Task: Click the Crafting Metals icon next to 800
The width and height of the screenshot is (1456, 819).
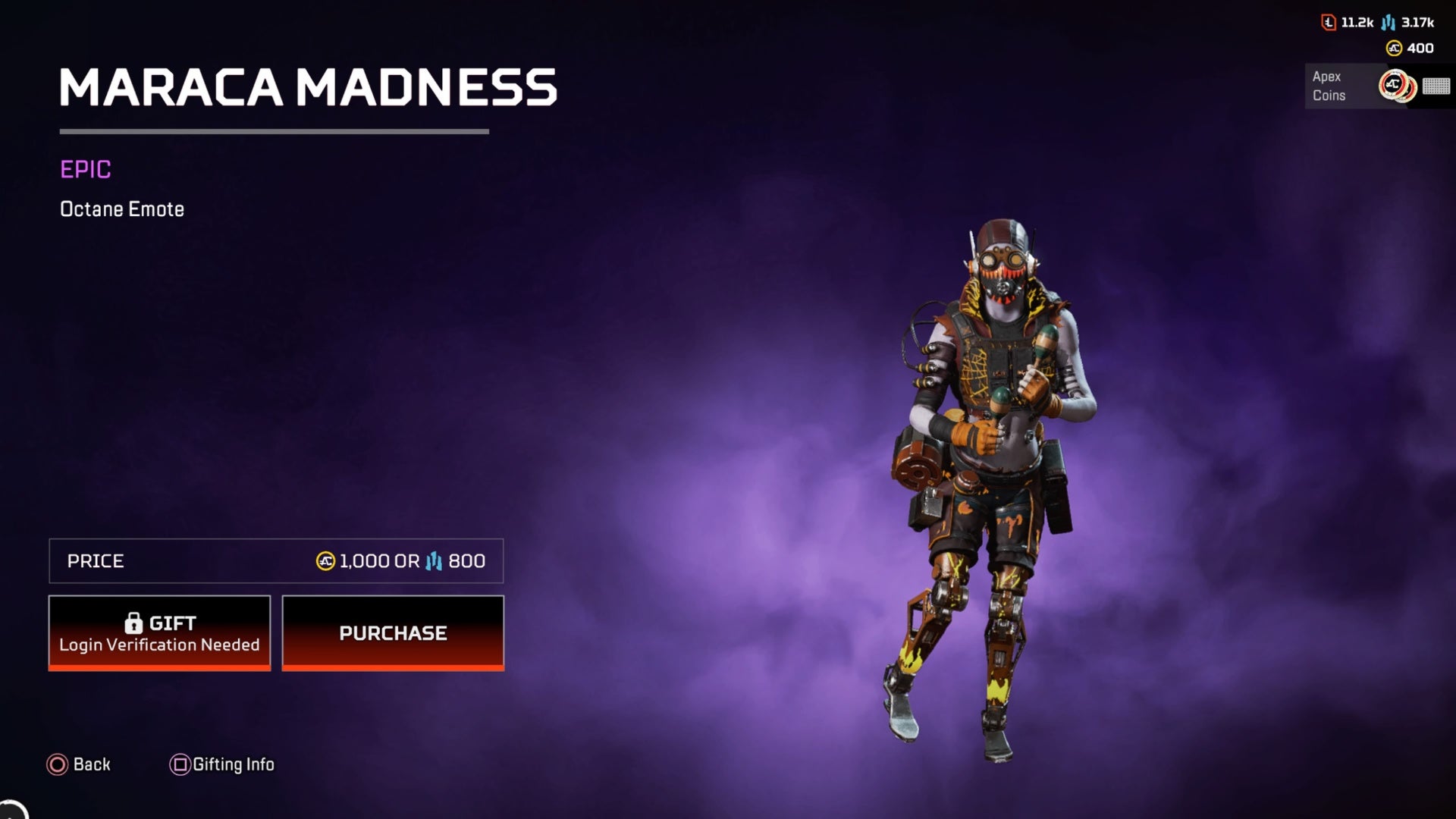Action: pyautogui.click(x=434, y=562)
